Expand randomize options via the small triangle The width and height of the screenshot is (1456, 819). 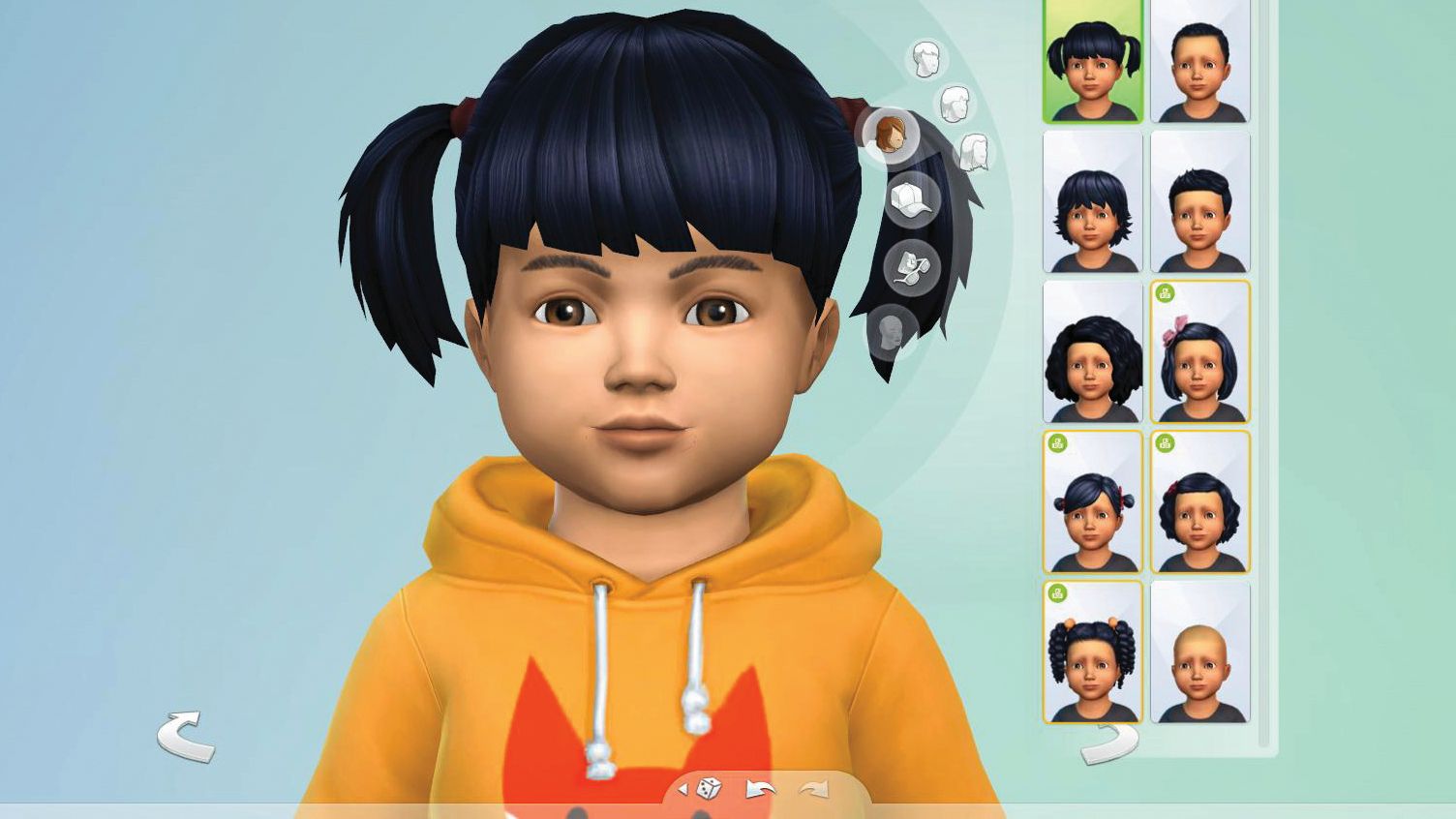(684, 788)
